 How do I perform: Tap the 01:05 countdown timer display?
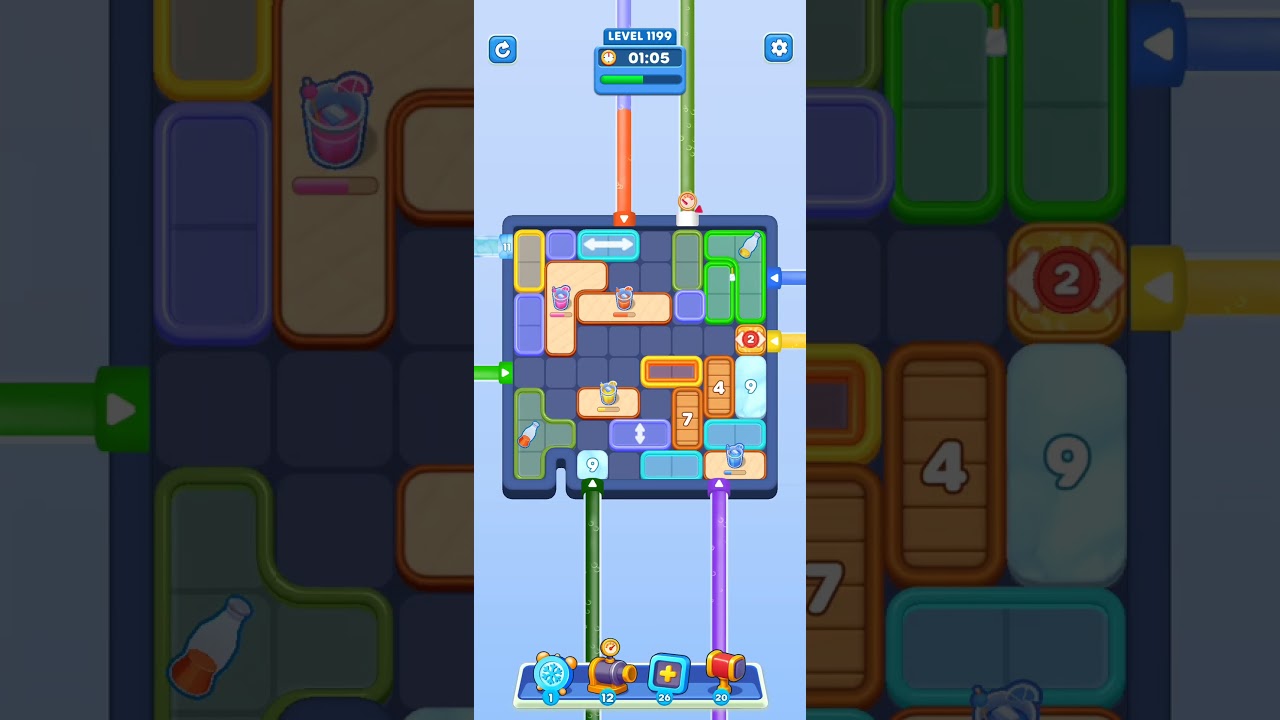pos(640,58)
